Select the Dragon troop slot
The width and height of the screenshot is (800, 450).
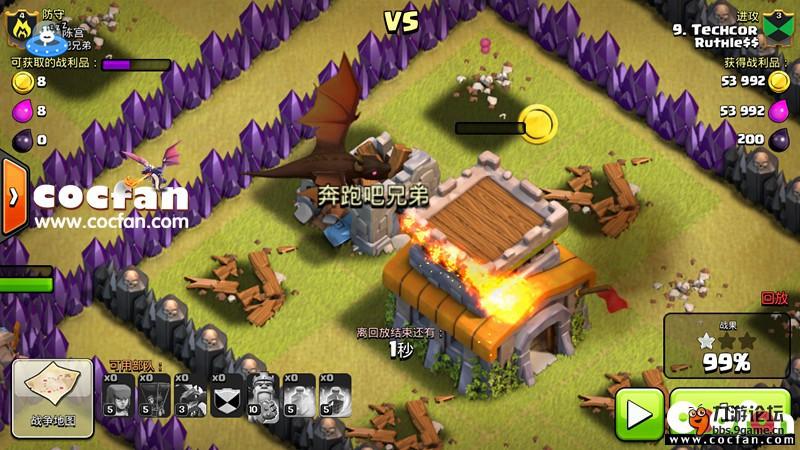tap(190, 395)
